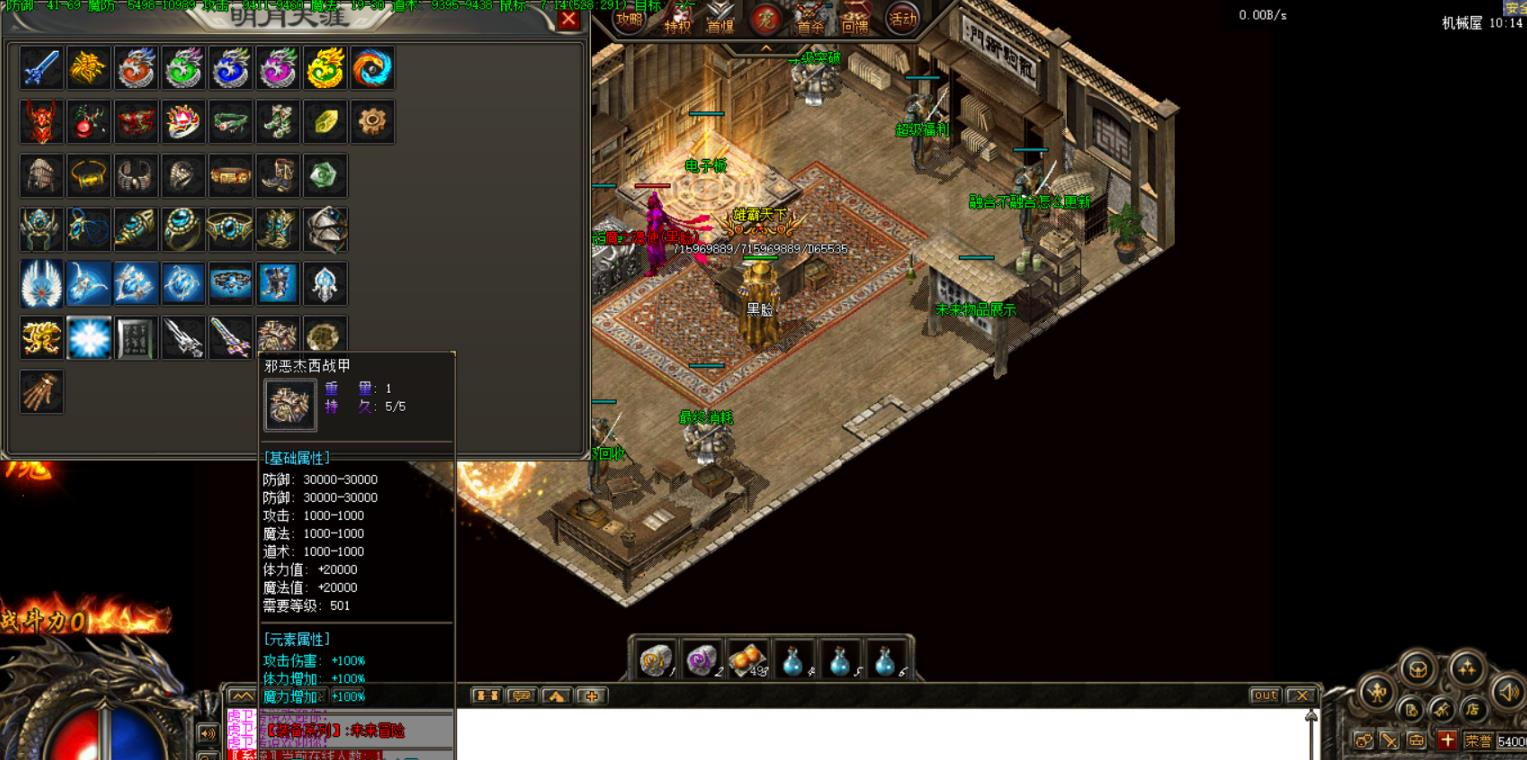The image size is (1527, 760).
Task: Close the inventory panel with the red X
Action: point(568,19)
